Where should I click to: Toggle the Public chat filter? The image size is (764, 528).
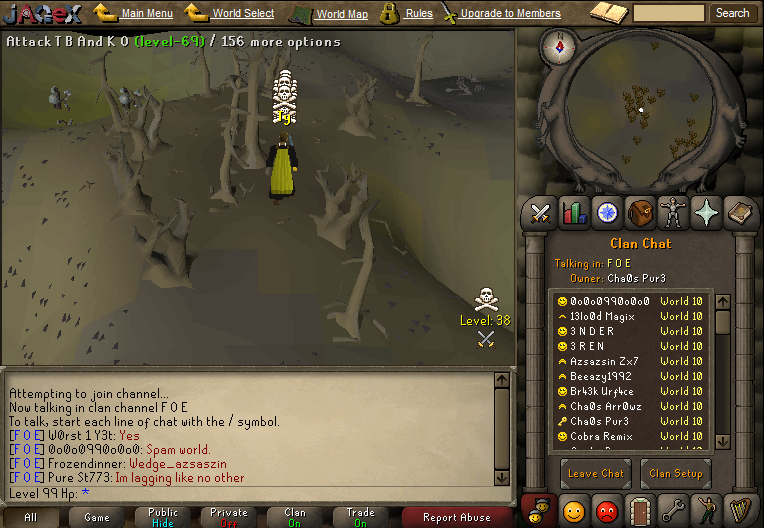pos(162,517)
